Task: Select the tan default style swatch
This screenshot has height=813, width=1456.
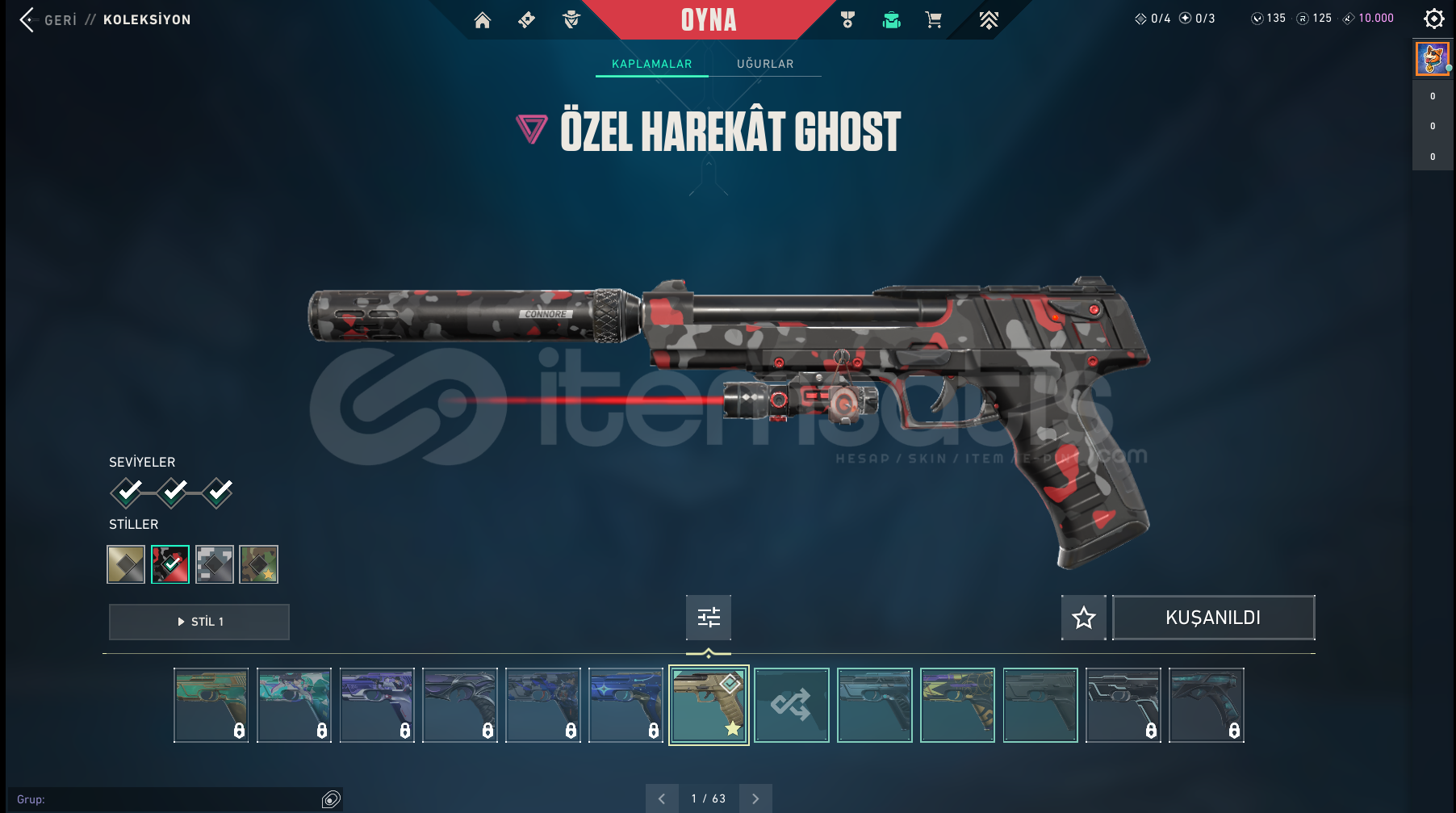Action: (126, 564)
